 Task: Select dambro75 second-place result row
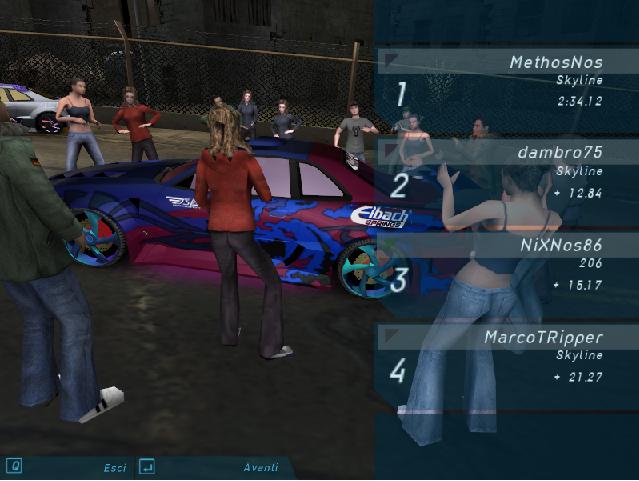point(508,173)
